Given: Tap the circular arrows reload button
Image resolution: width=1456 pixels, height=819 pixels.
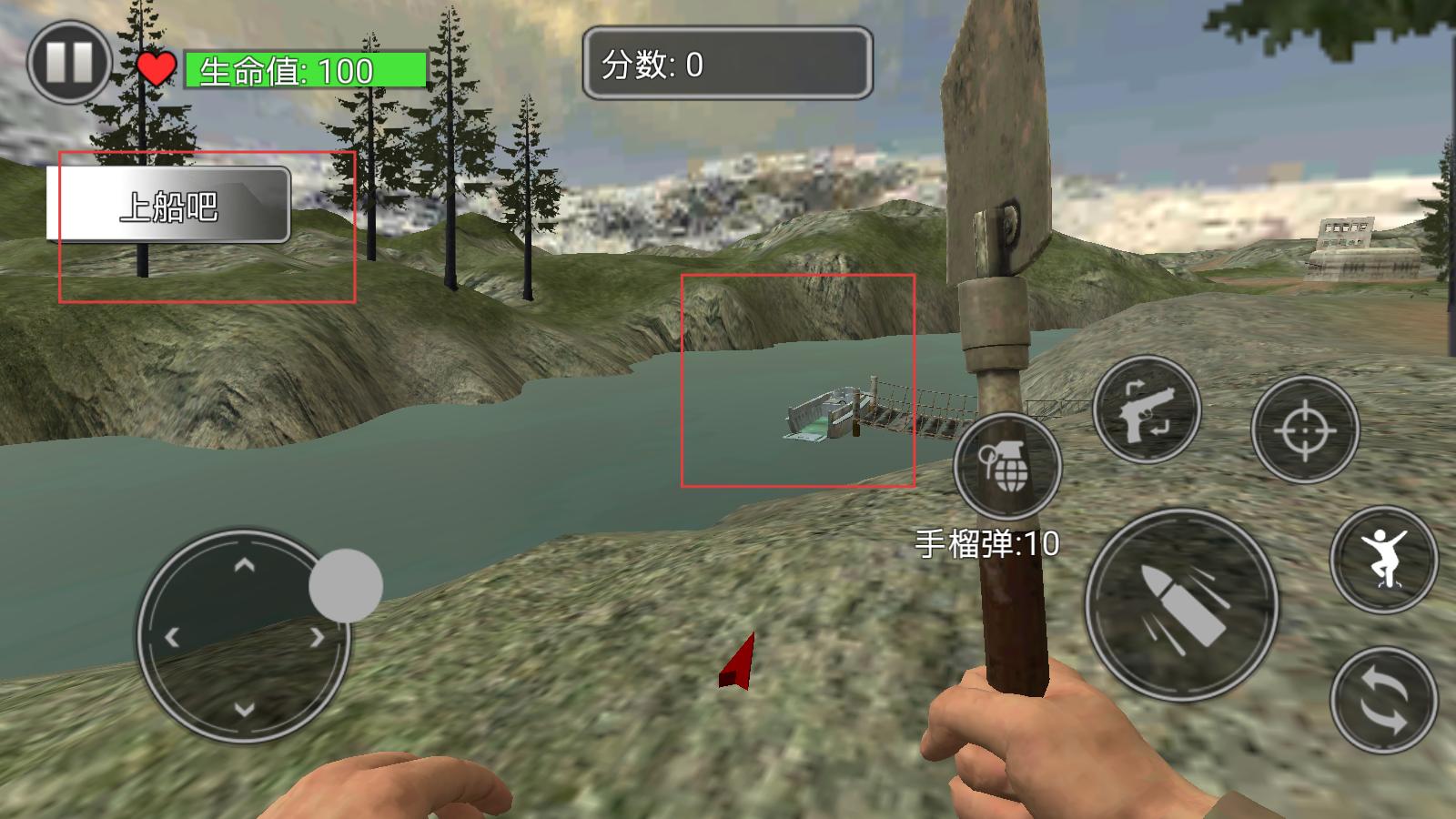Looking at the screenshot, I should (1383, 700).
